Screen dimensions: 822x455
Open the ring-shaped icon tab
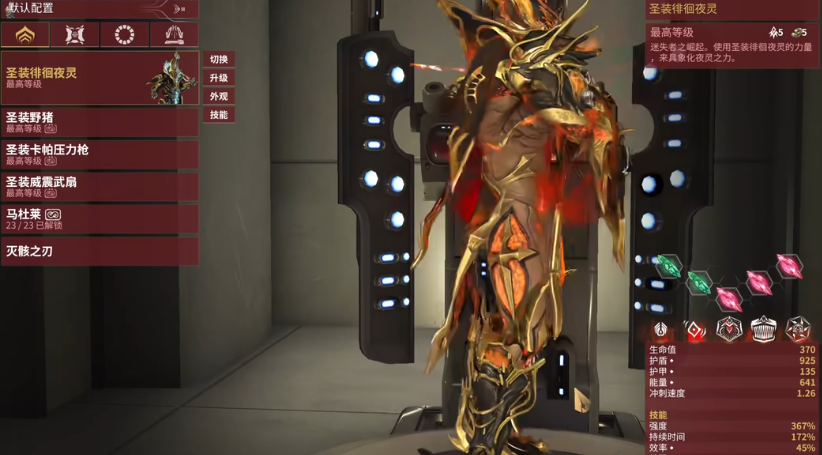[124, 36]
